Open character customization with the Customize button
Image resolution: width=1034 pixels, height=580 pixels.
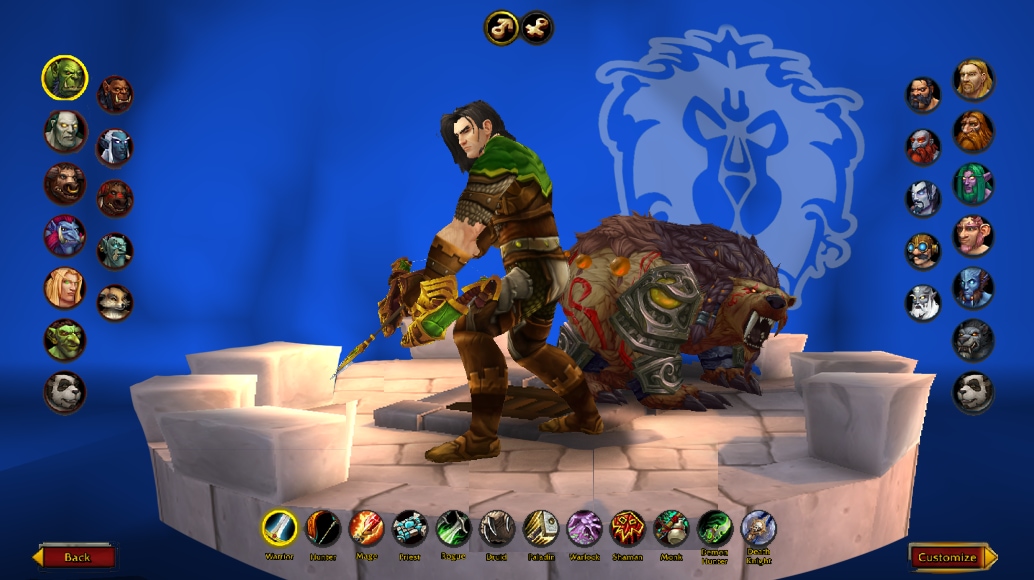(952, 556)
